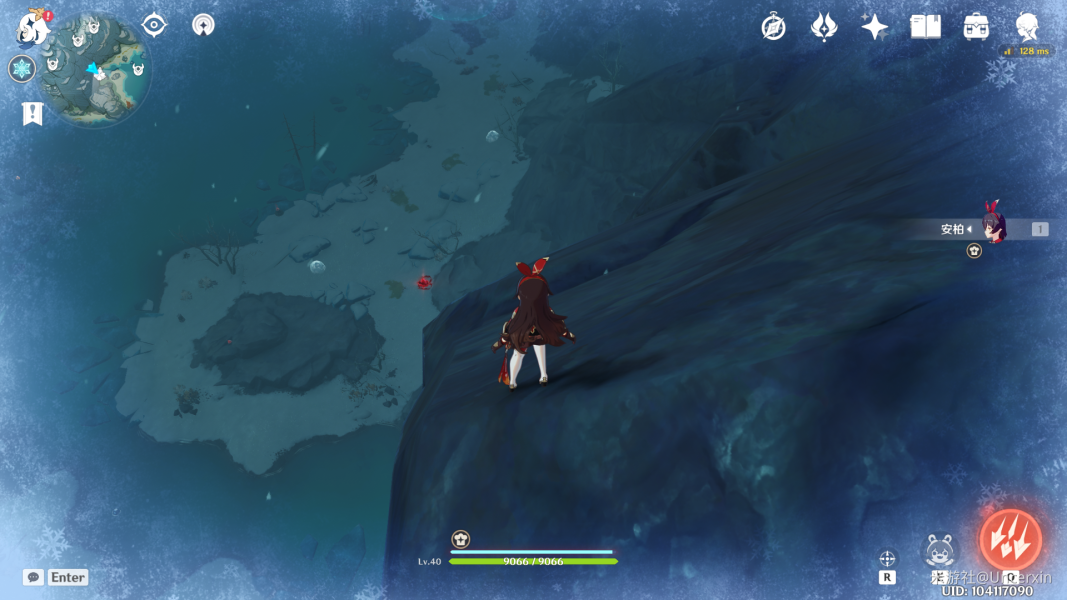Open the Paimon main menu
Viewport: 1067px width, 600px height.
pos(33,28)
